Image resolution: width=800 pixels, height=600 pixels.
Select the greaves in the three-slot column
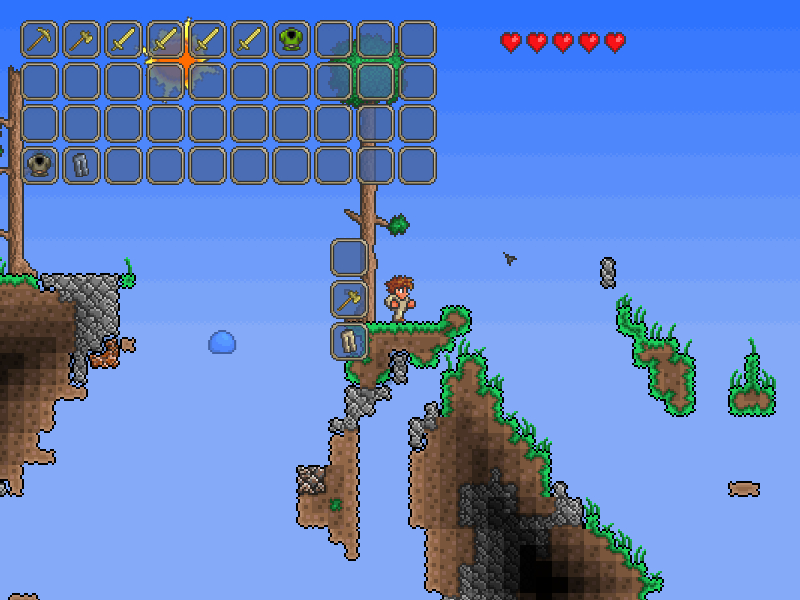(349, 341)
